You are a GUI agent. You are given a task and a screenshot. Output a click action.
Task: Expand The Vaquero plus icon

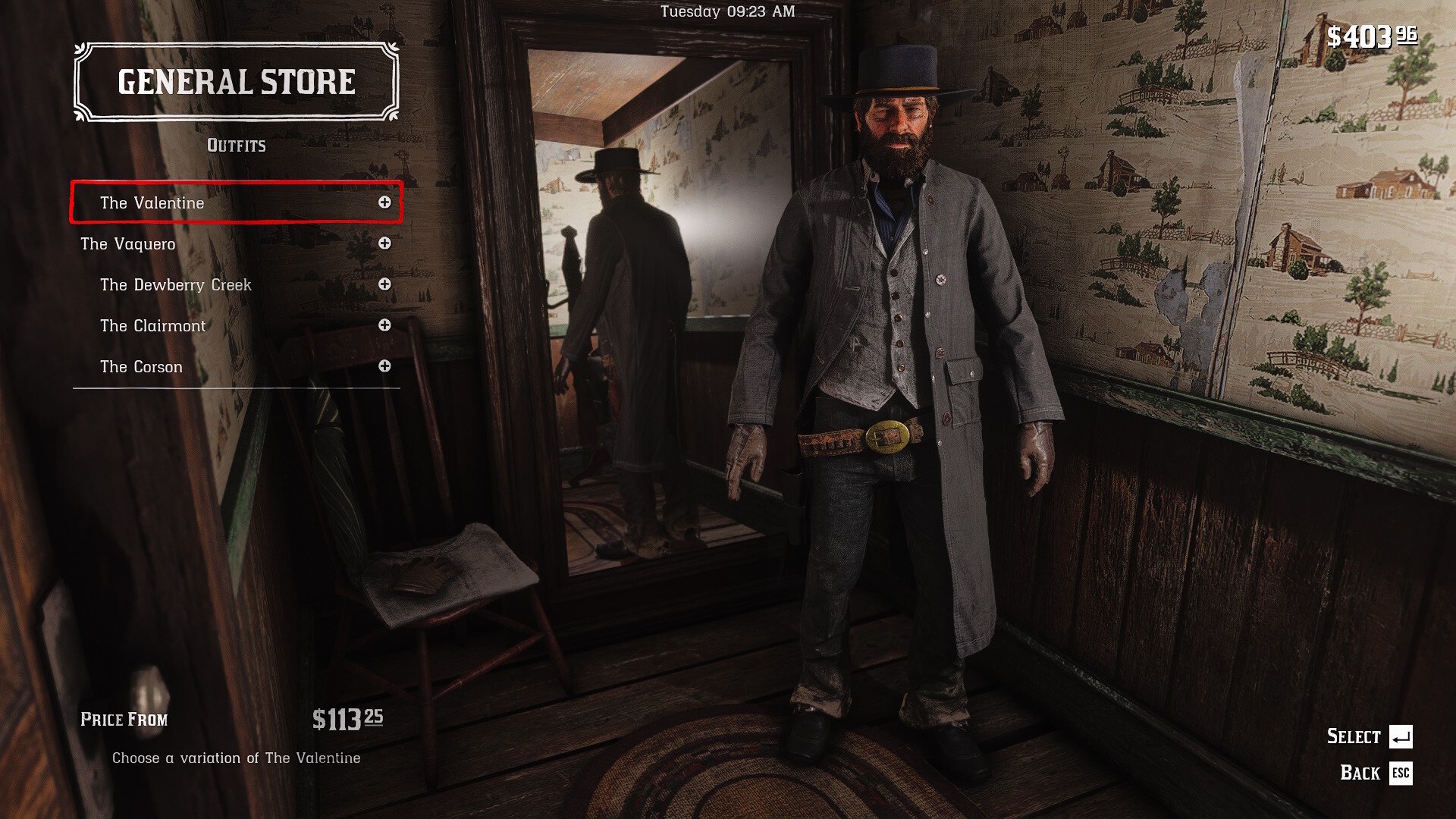tap(384, 243)
